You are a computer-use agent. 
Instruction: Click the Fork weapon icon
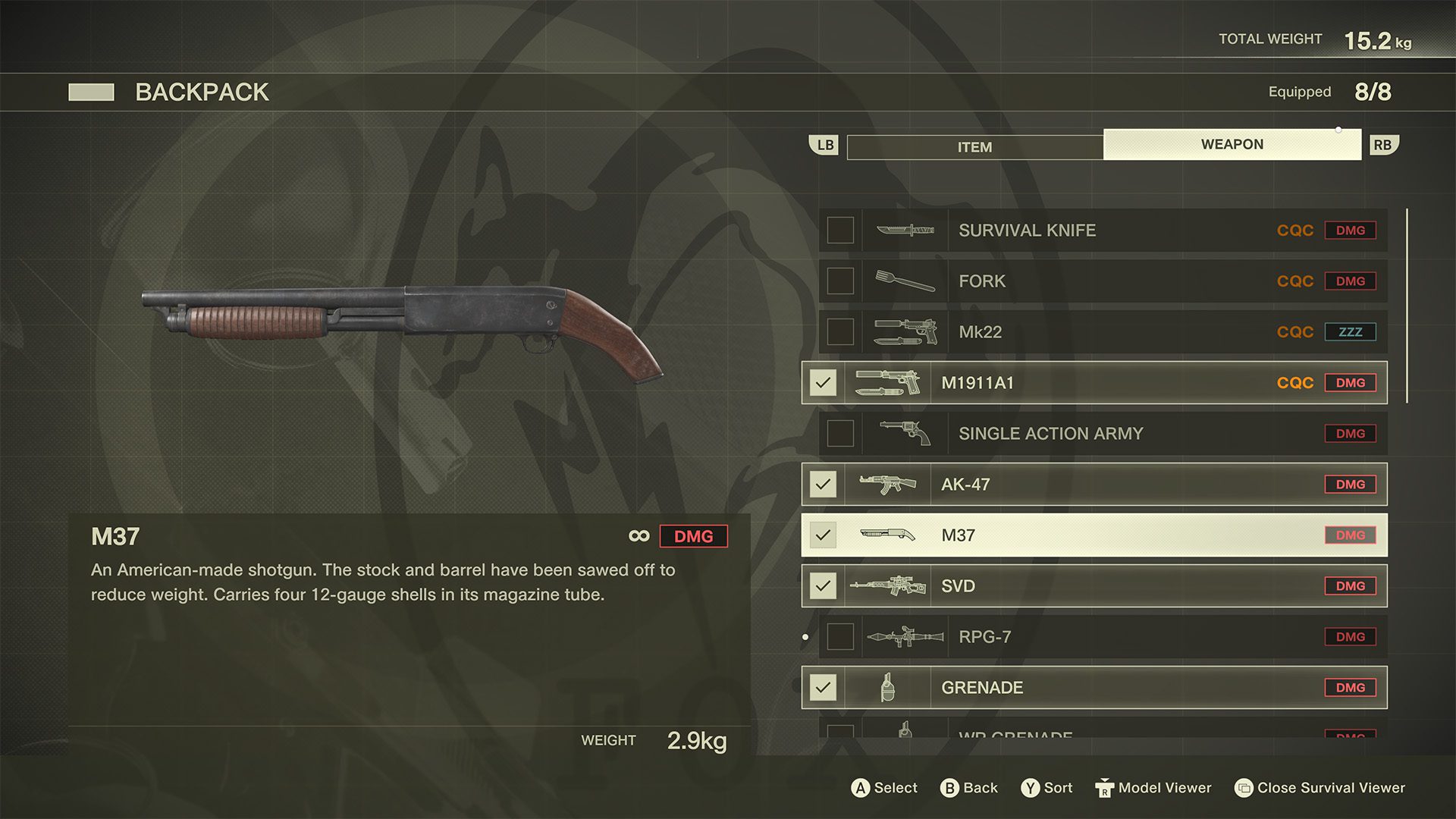pyautogui.click(x=902, y=281)
